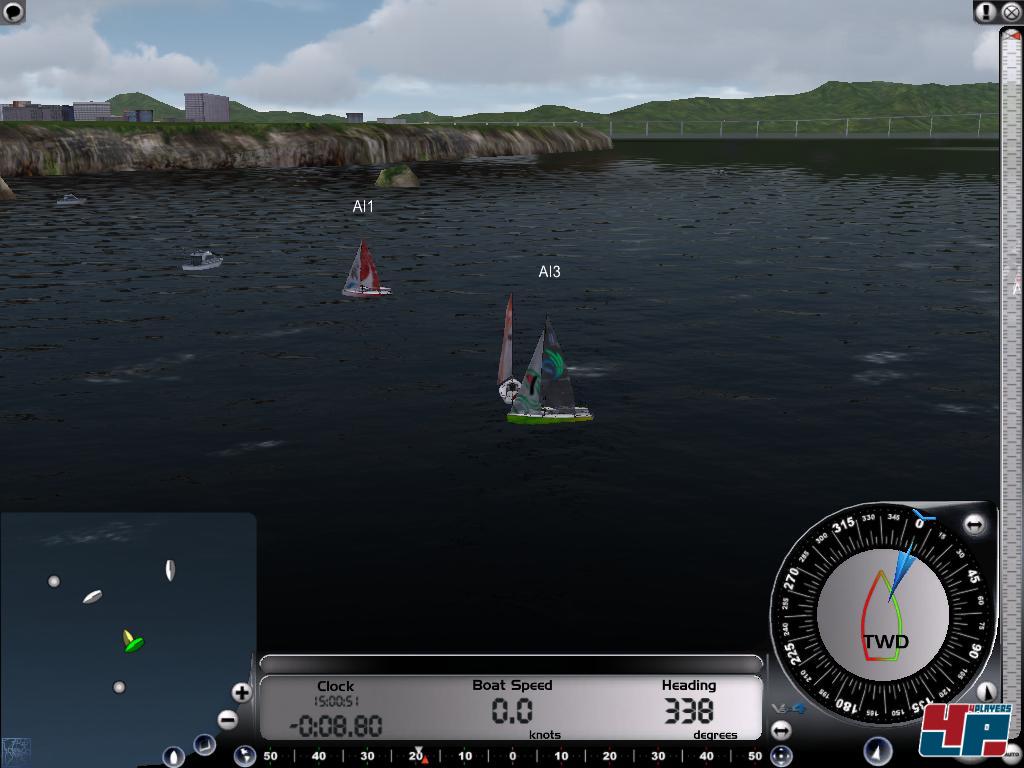The width and height of the screenshot is (1024, 768).
Task: Click the double-arrow button below the VS label
Action: click(781, 731)
